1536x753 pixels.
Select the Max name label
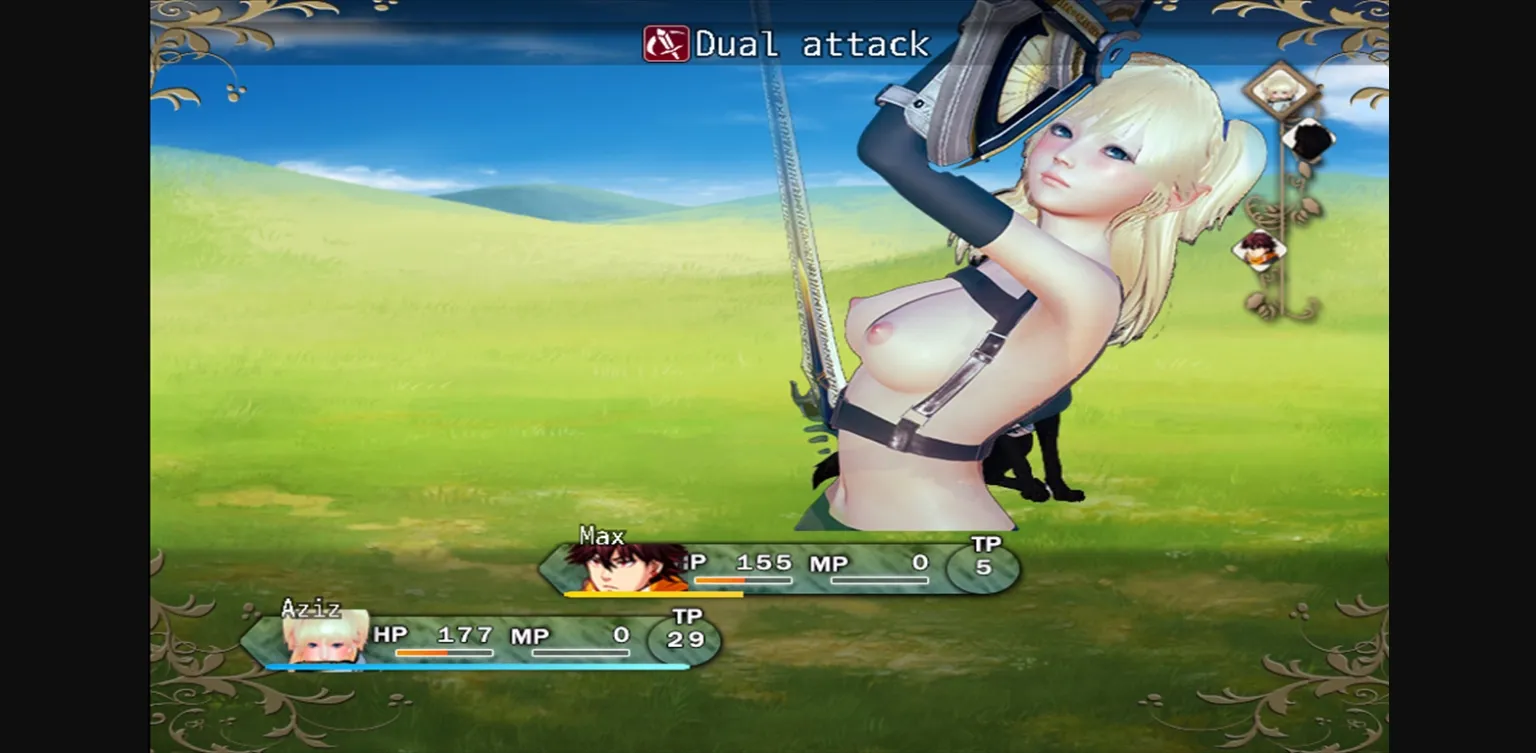point(604,536)
